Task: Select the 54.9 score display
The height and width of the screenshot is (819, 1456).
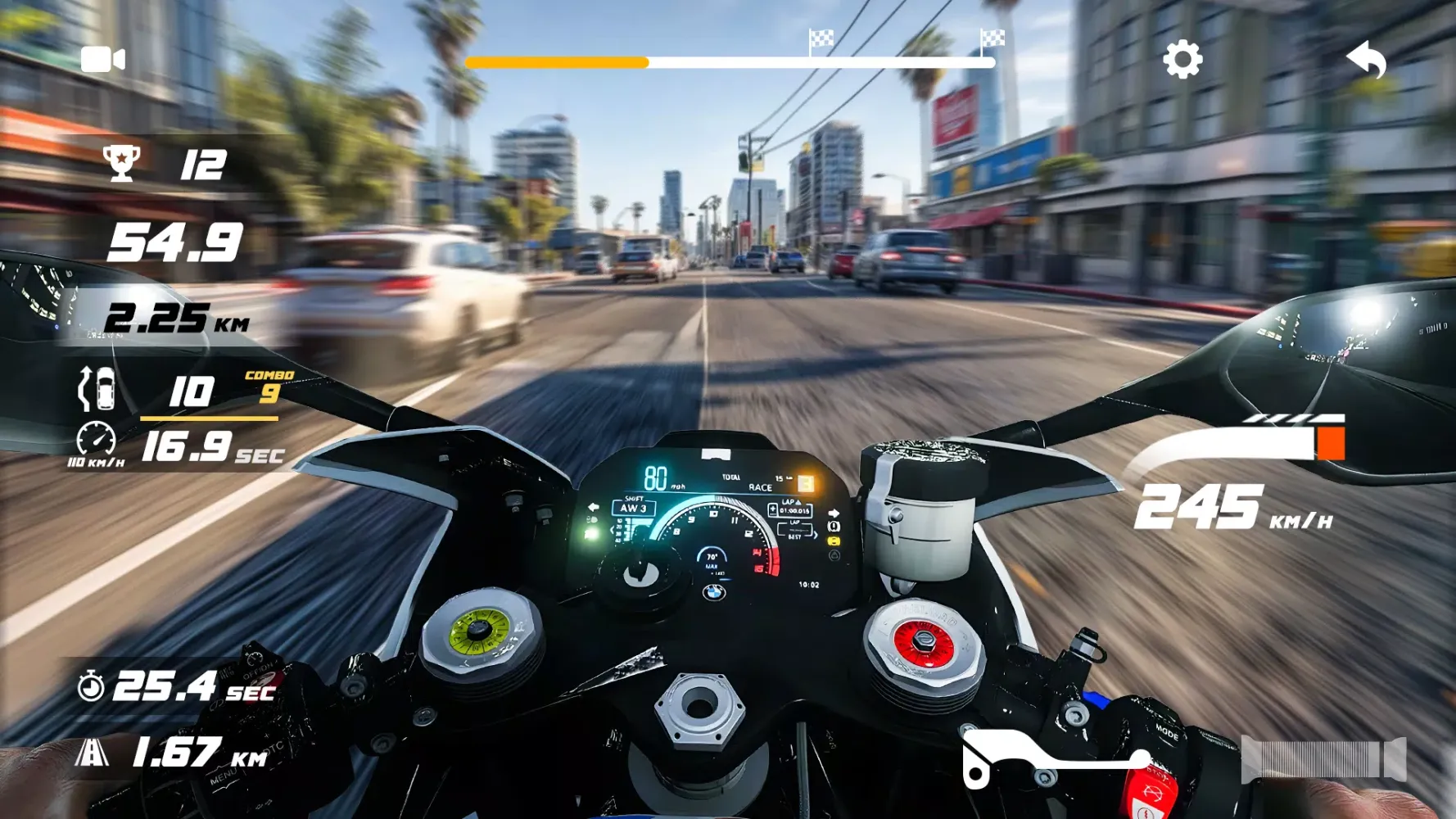Action: pos(176,243)
